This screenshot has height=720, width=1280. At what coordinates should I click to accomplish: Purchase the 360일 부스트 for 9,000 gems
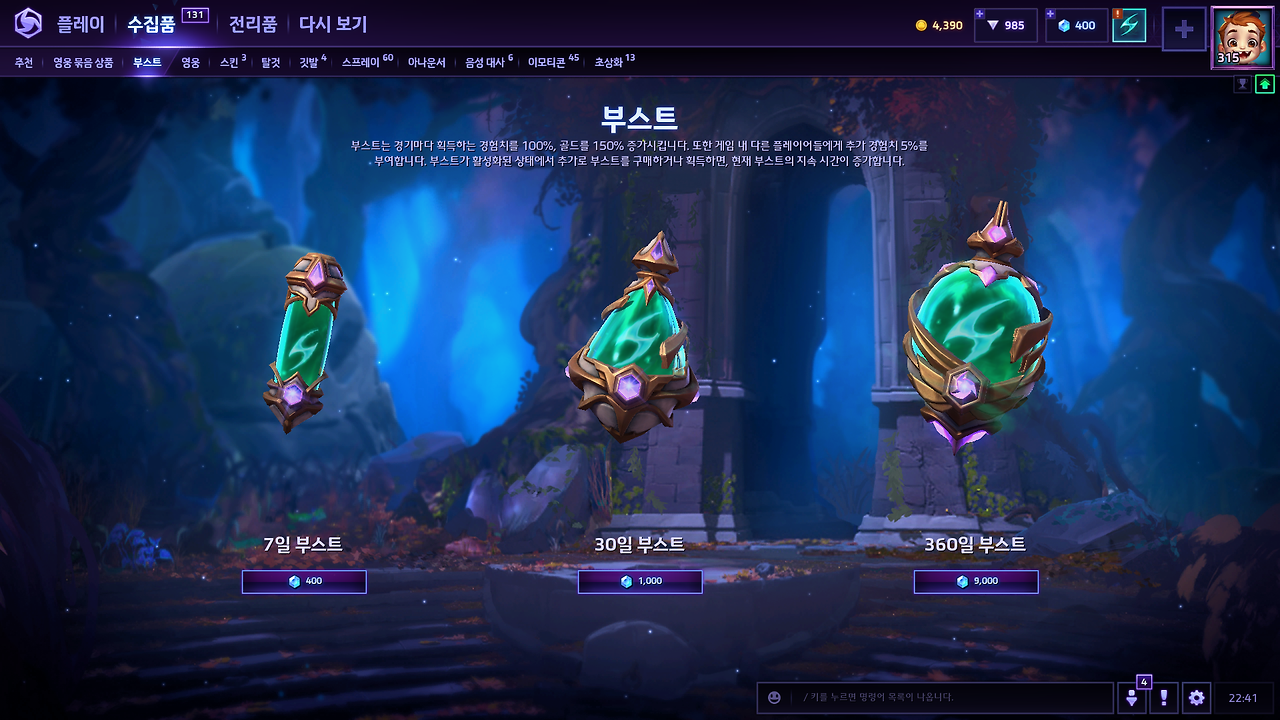click(975, 581)
